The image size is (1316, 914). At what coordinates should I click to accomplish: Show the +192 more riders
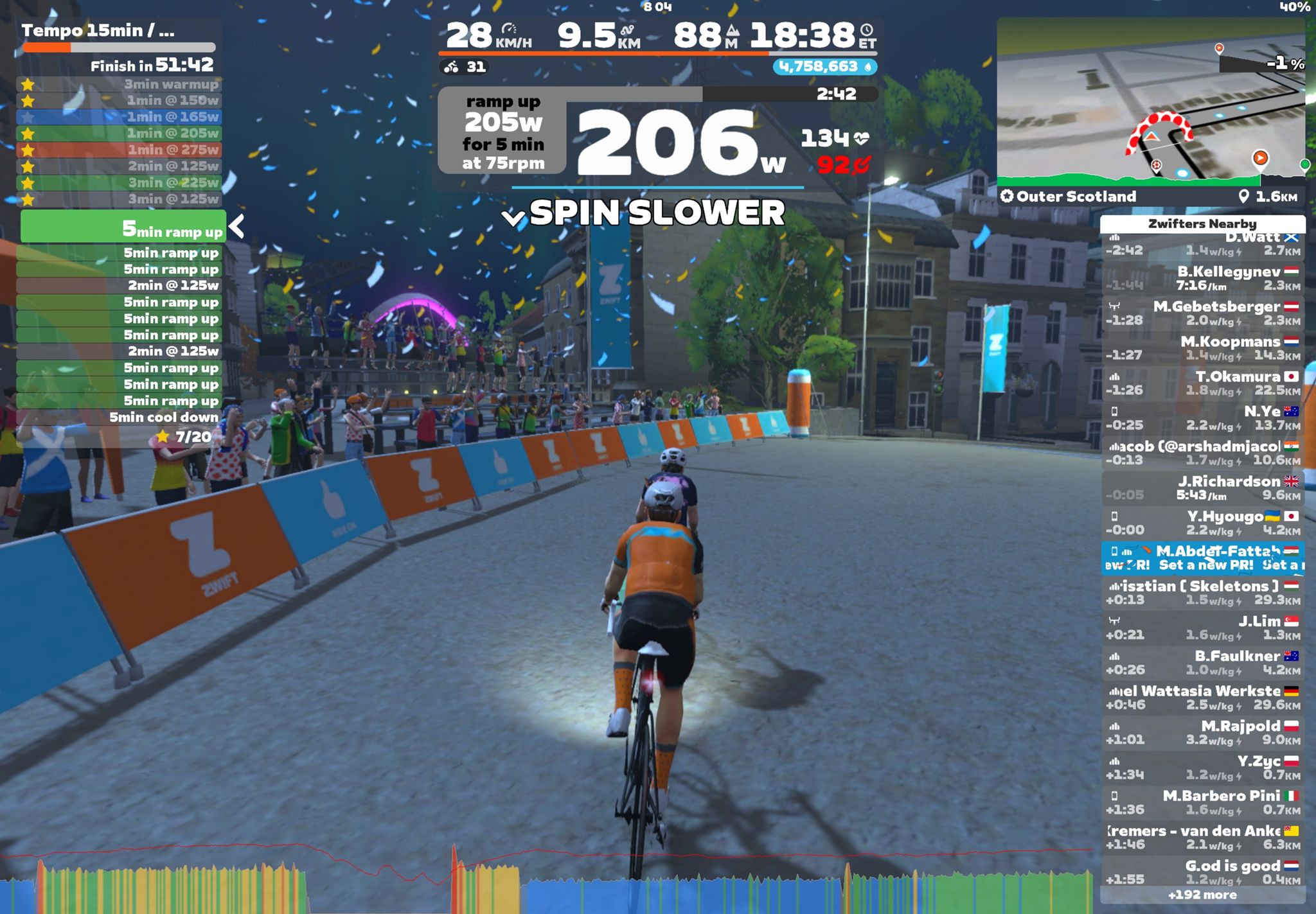[x=1202, y=895]
